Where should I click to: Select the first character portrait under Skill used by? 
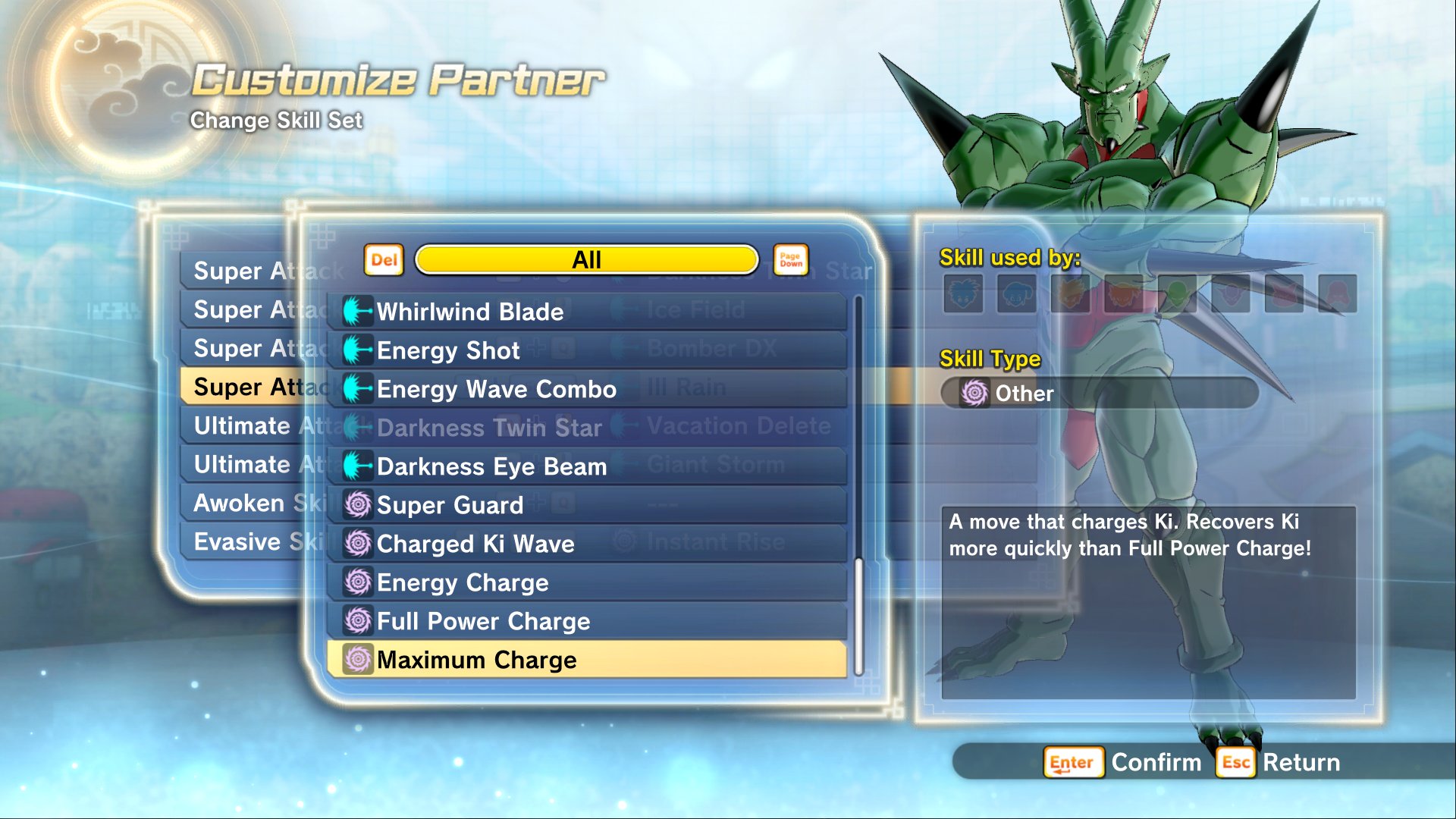(965, 295)
